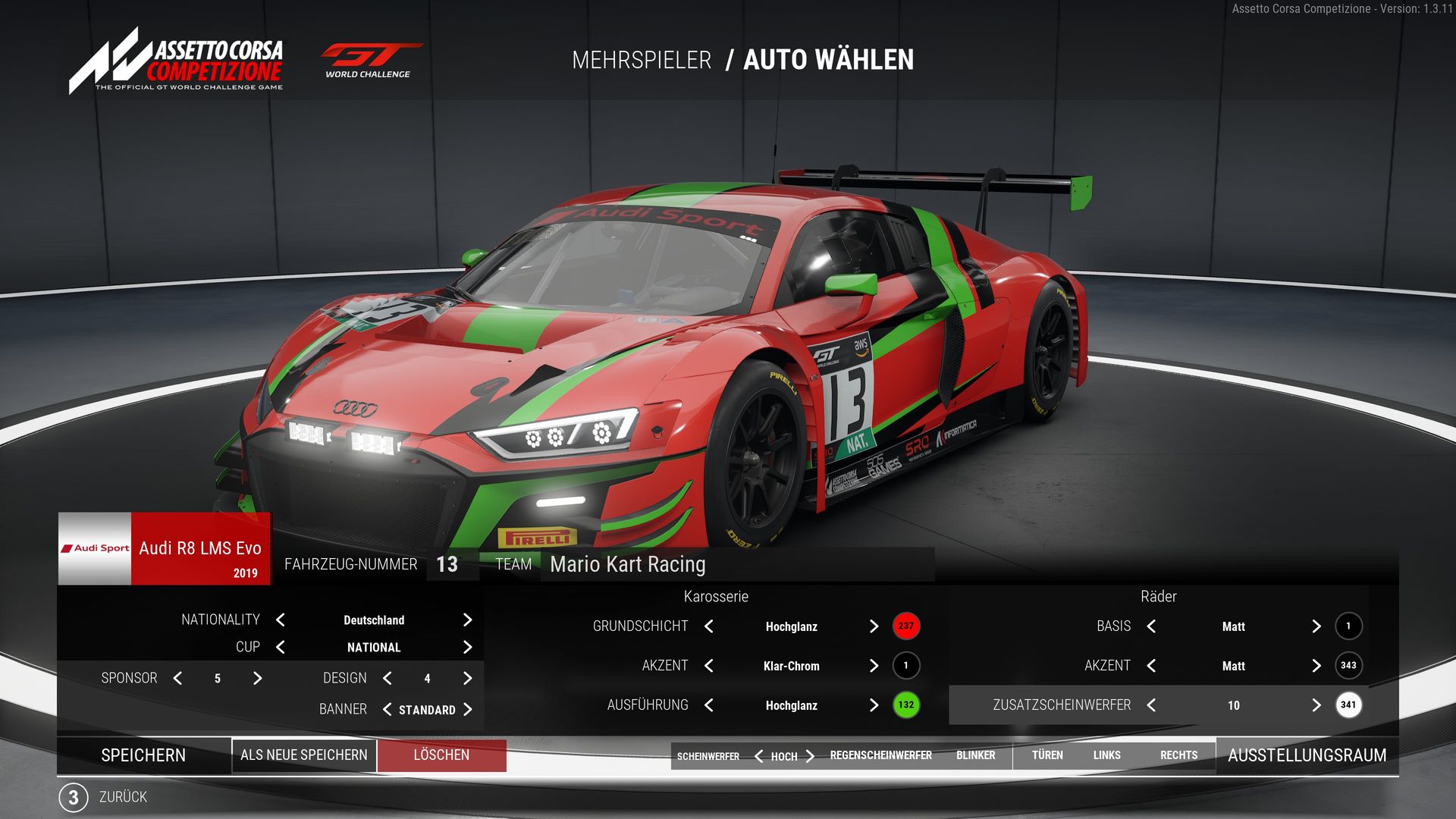
Task: Change BANNER to next option
Action: [x=467, y=710]
